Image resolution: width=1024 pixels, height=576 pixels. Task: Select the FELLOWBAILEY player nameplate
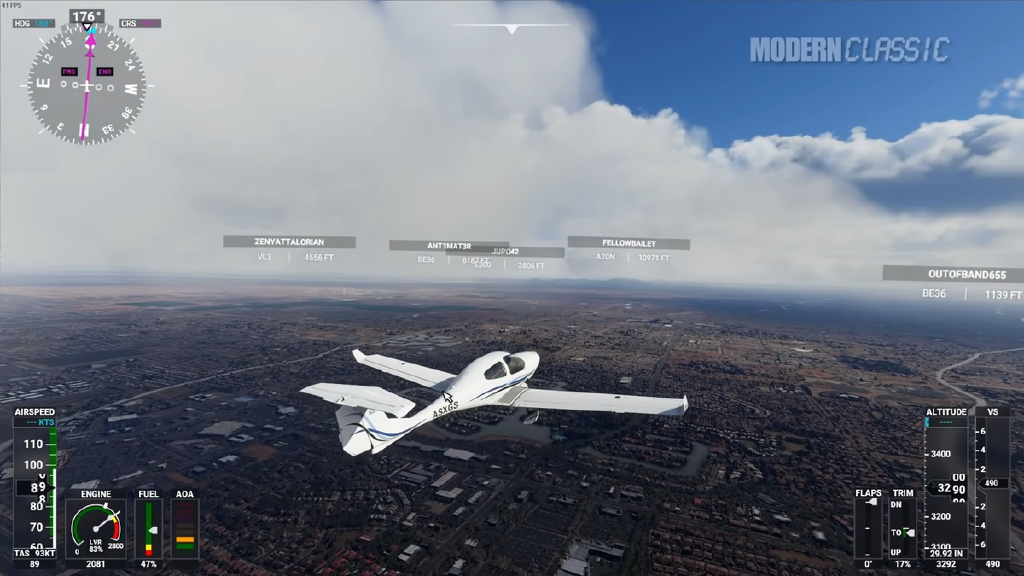628,243
